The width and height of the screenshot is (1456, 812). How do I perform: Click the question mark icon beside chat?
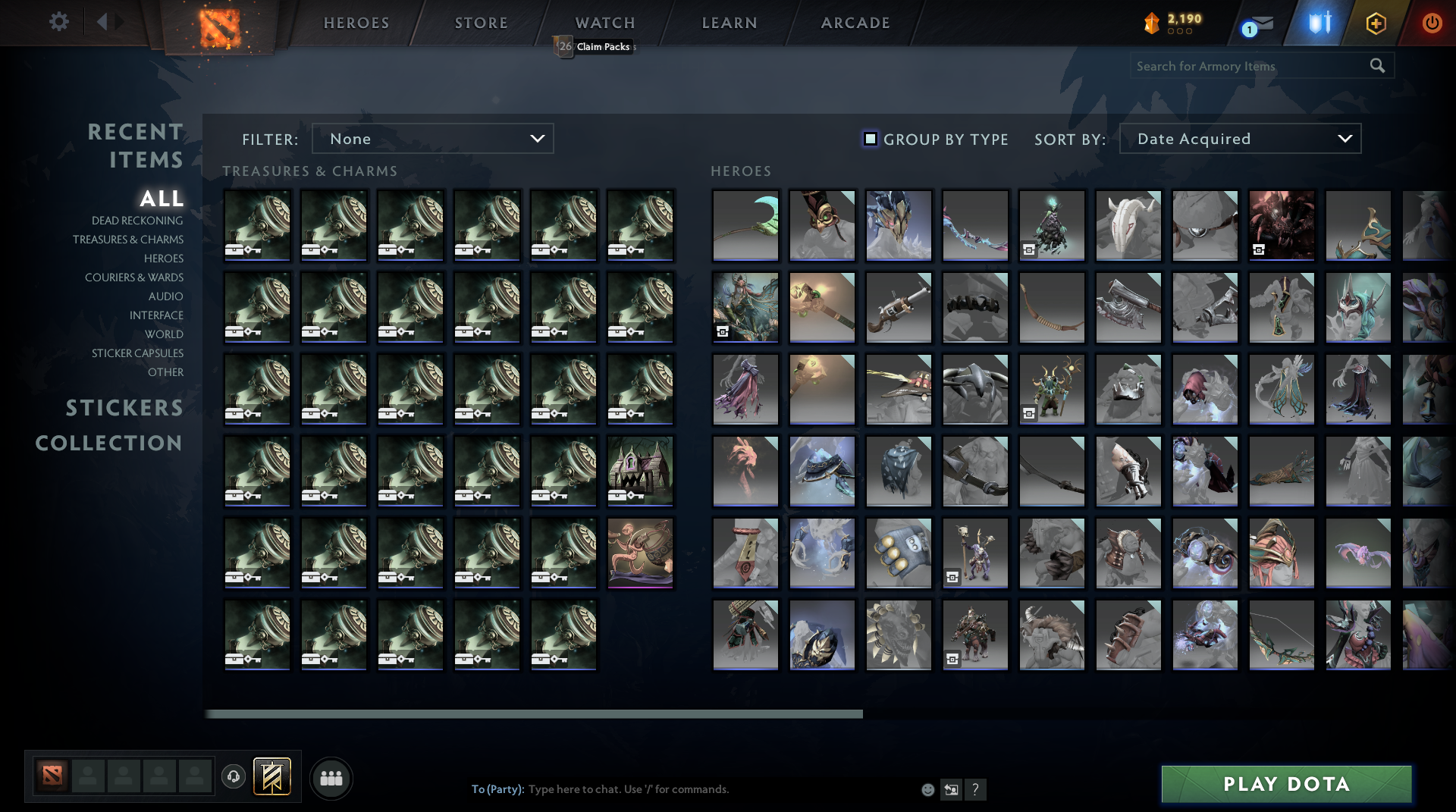pos(977,789)
